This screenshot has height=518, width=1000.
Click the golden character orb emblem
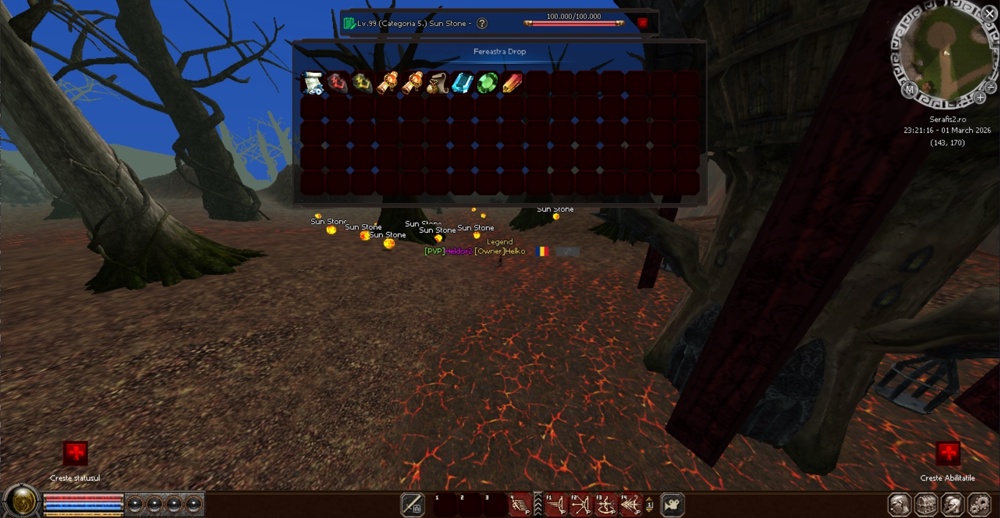pos(19,502)
